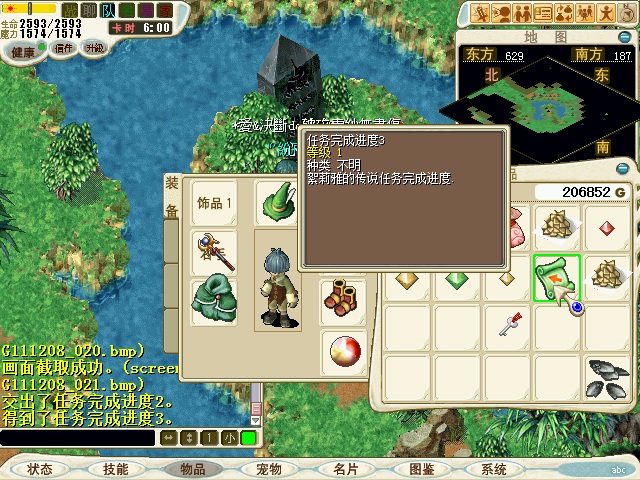
Task: Open the 技能 (Skills) menu
Action: click(116, 468)
